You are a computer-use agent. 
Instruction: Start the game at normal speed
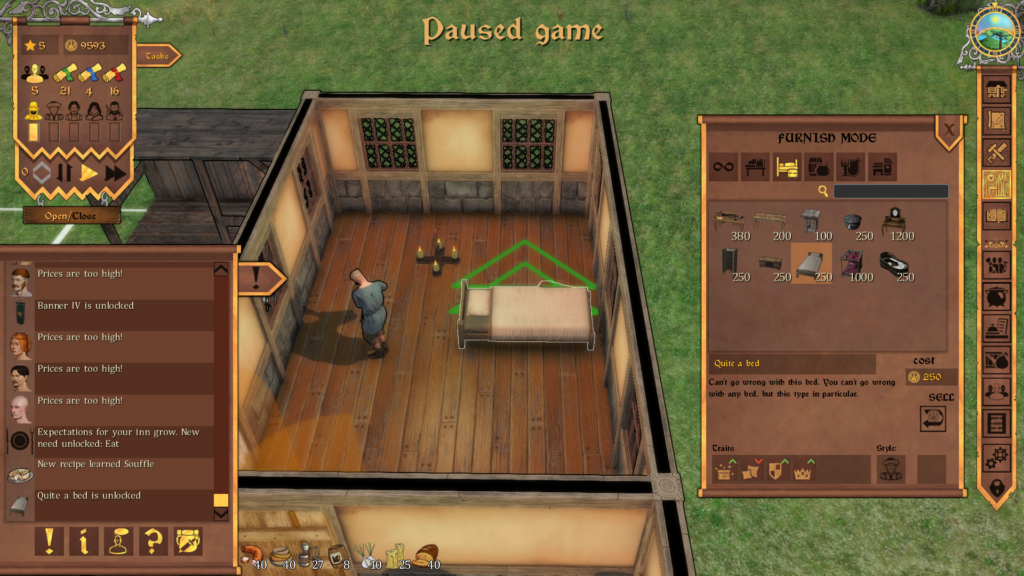point(90,172)
